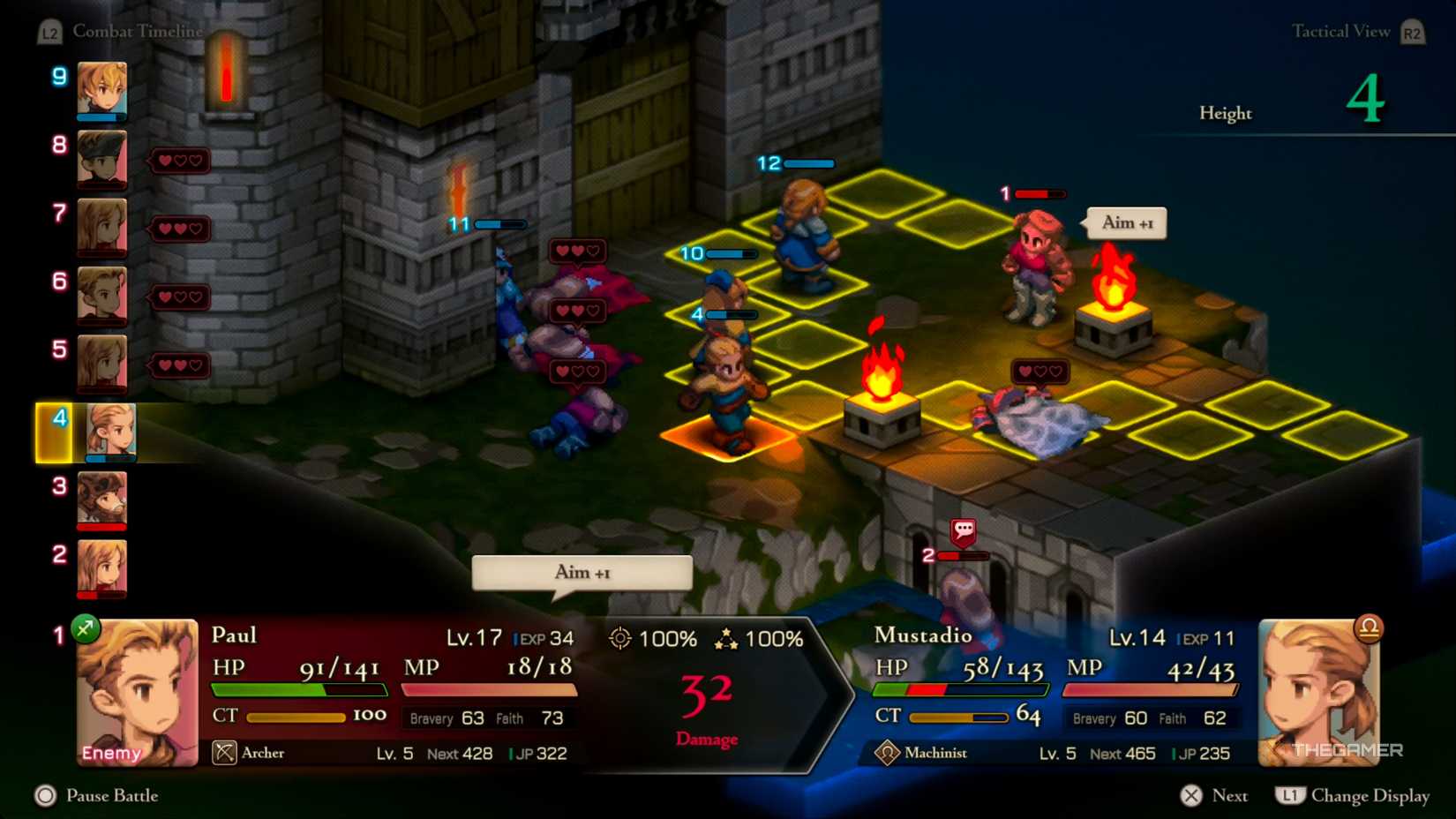
Task: Select unit 4's highlighted portrait in the timeline
Action: coord(110,432)
